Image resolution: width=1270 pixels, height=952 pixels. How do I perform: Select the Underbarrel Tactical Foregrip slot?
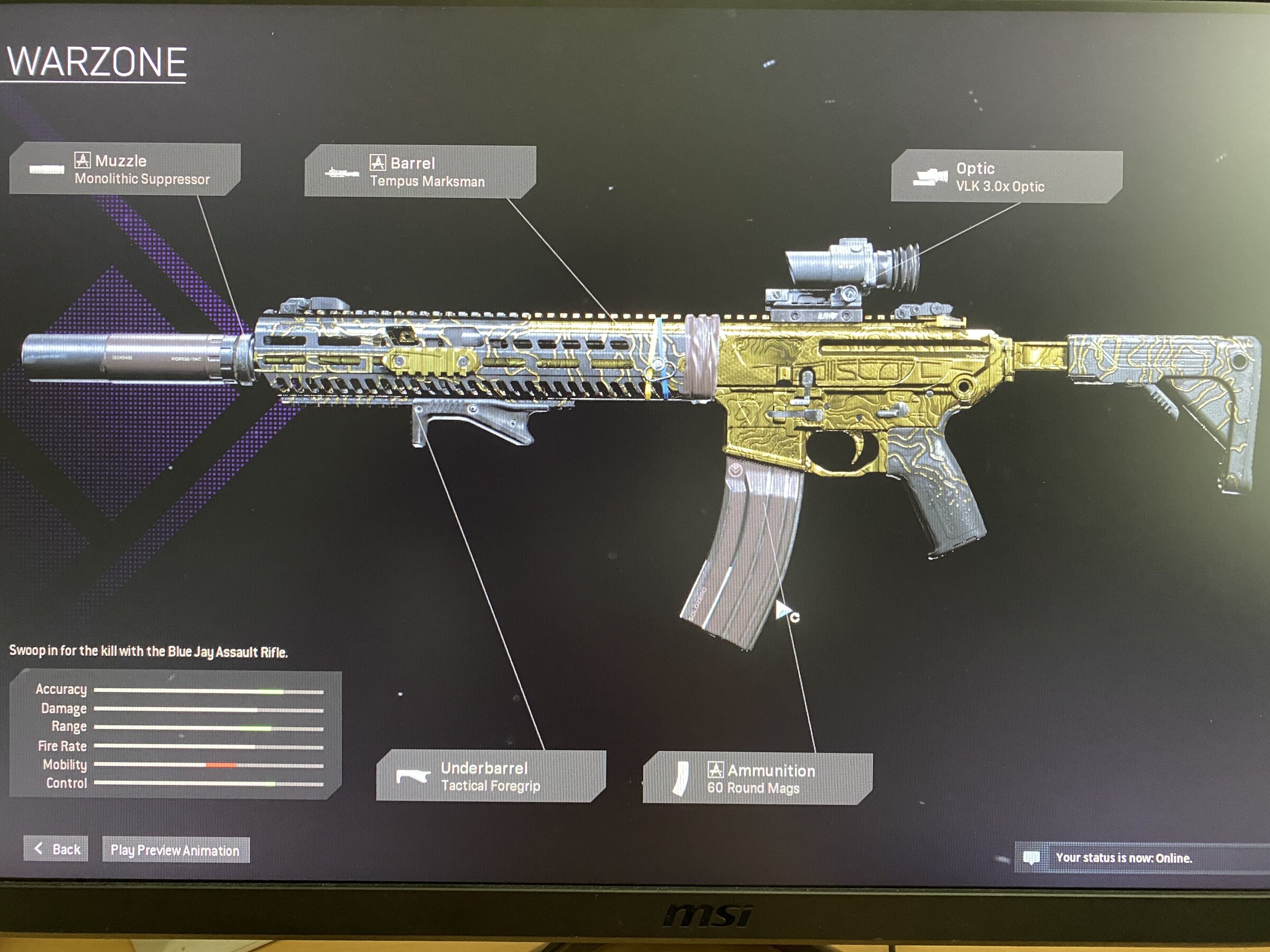coord(491,776)
